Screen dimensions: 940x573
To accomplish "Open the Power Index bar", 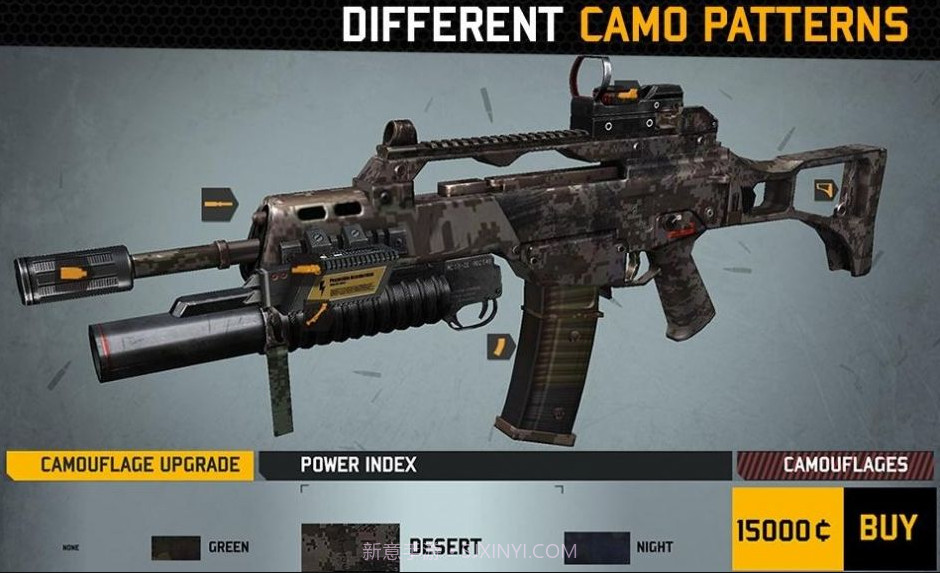I will (x=495, y=465).
